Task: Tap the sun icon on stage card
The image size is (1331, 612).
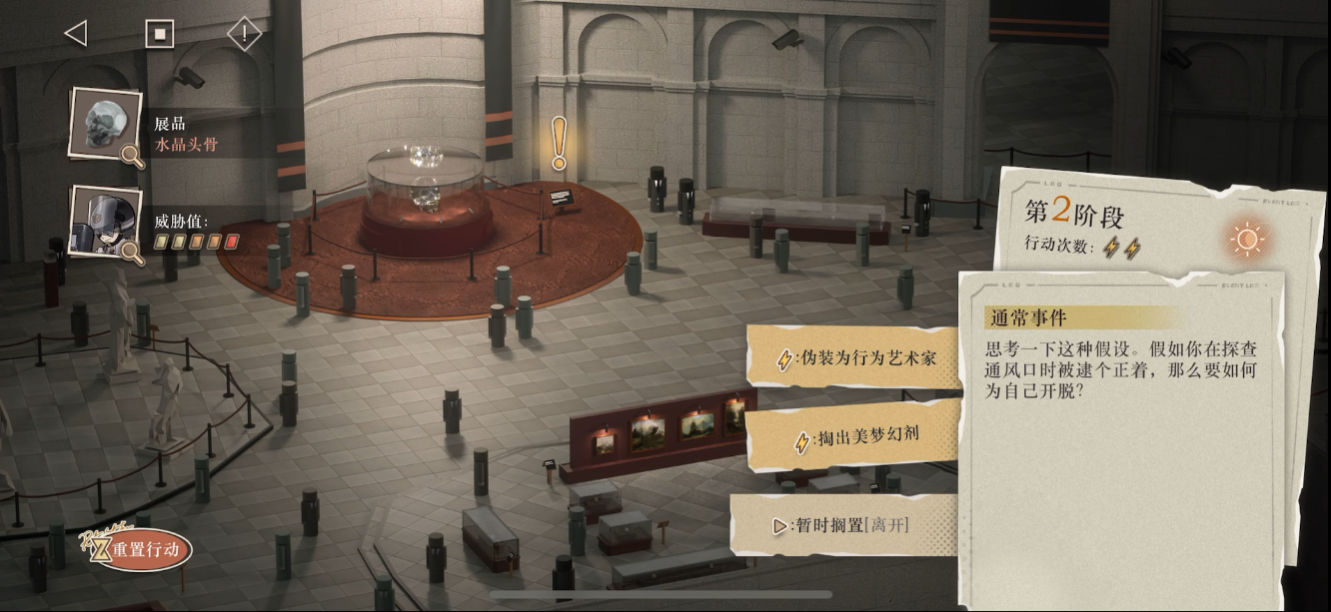Action: (x=1247, y=239)
